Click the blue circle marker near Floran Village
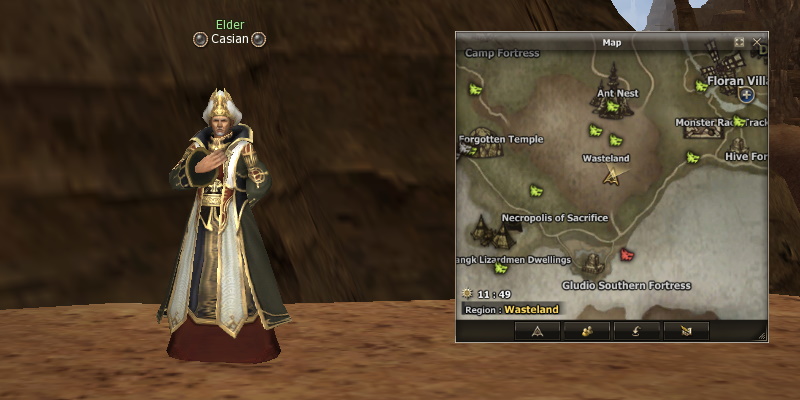The width and height of the screenshot is (800, 400). click(746, 95)
